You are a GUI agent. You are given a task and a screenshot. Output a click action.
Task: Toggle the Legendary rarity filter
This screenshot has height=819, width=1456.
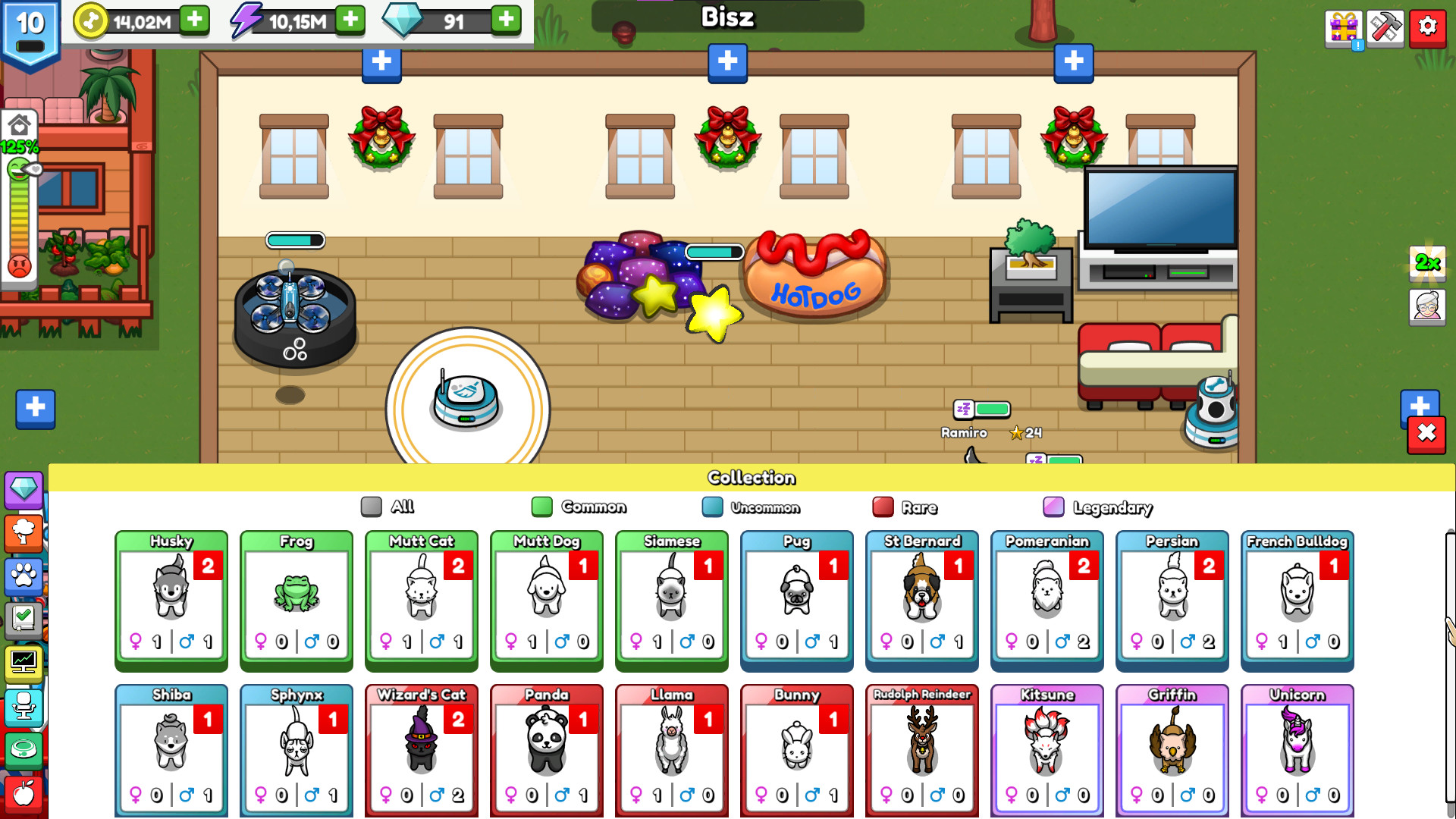(1055, 507)
